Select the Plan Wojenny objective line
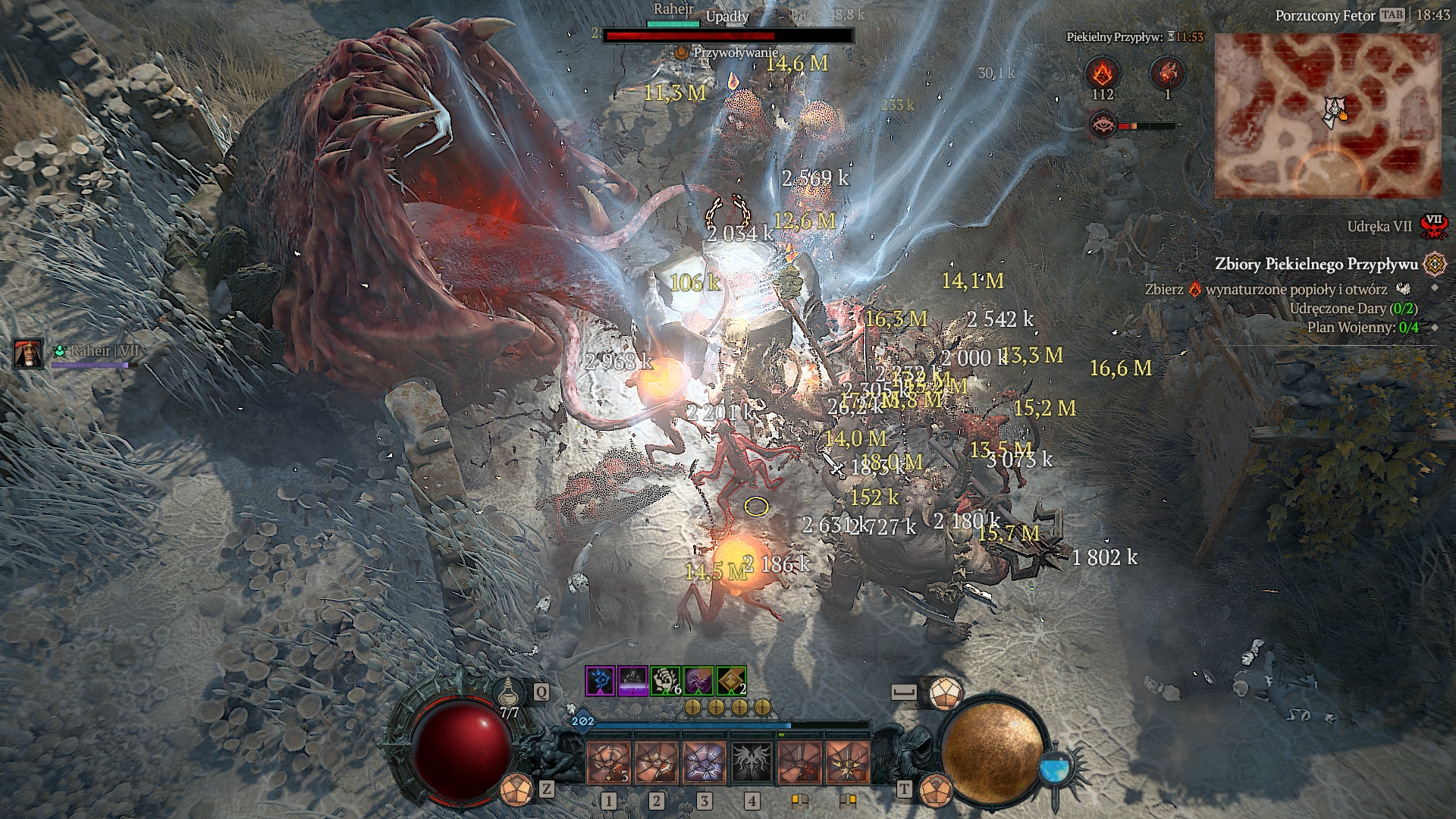Screen dimensions: 1456x819 point(1362,328)
